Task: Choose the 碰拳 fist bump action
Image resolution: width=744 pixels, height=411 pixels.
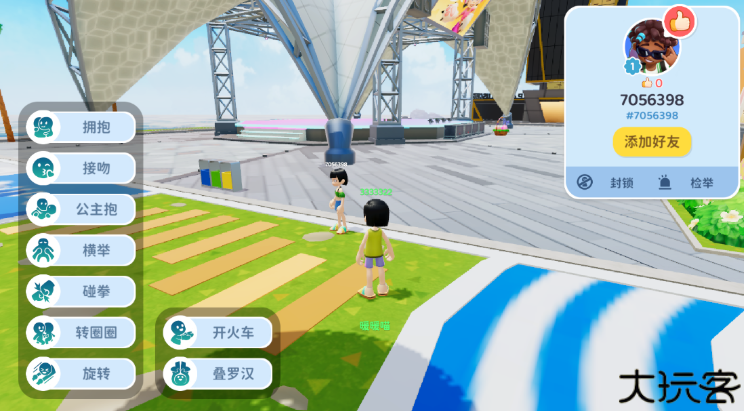Action: click(81, 291)
